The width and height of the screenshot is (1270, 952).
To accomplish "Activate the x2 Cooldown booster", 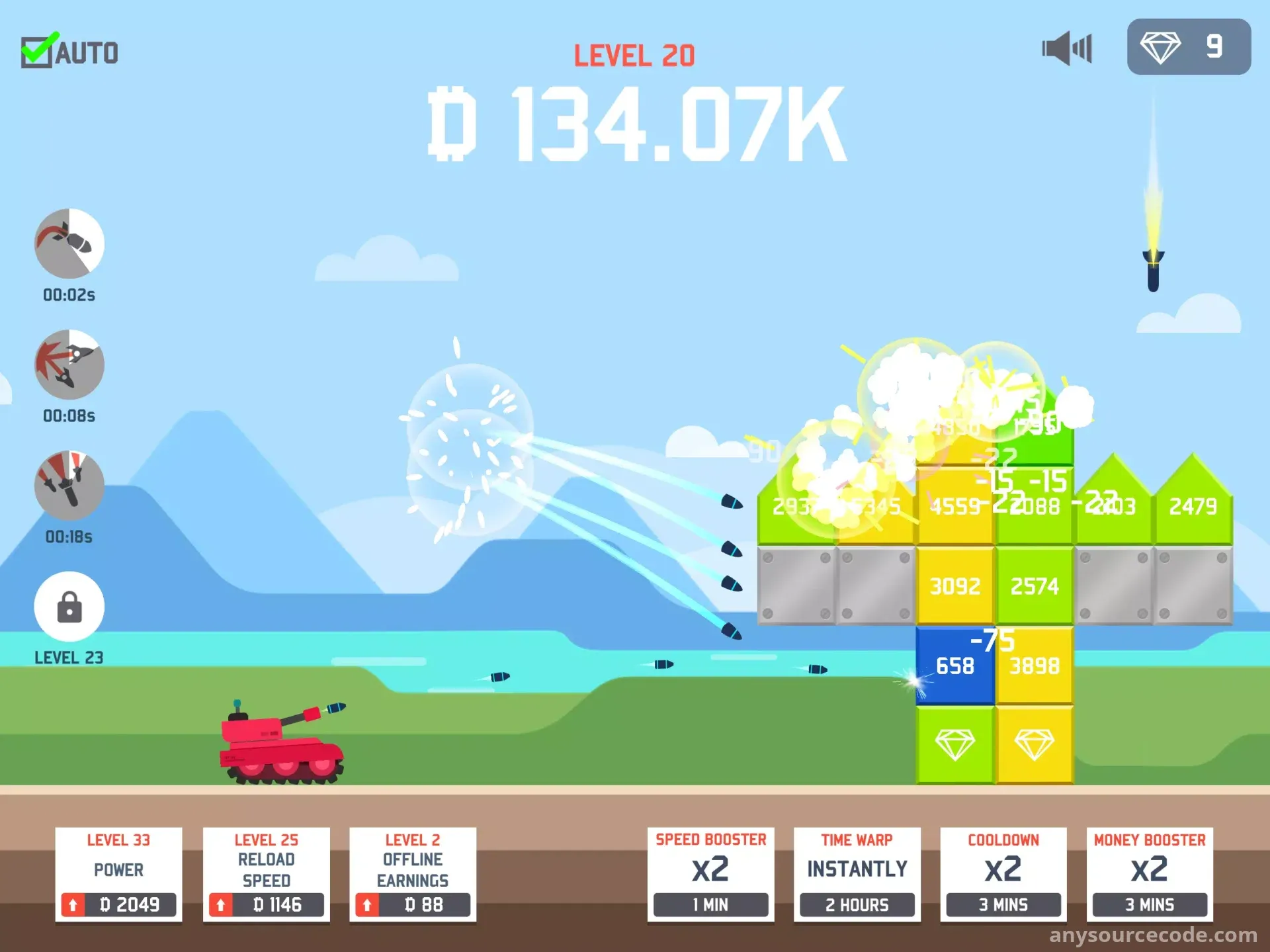I will 1003,874.
